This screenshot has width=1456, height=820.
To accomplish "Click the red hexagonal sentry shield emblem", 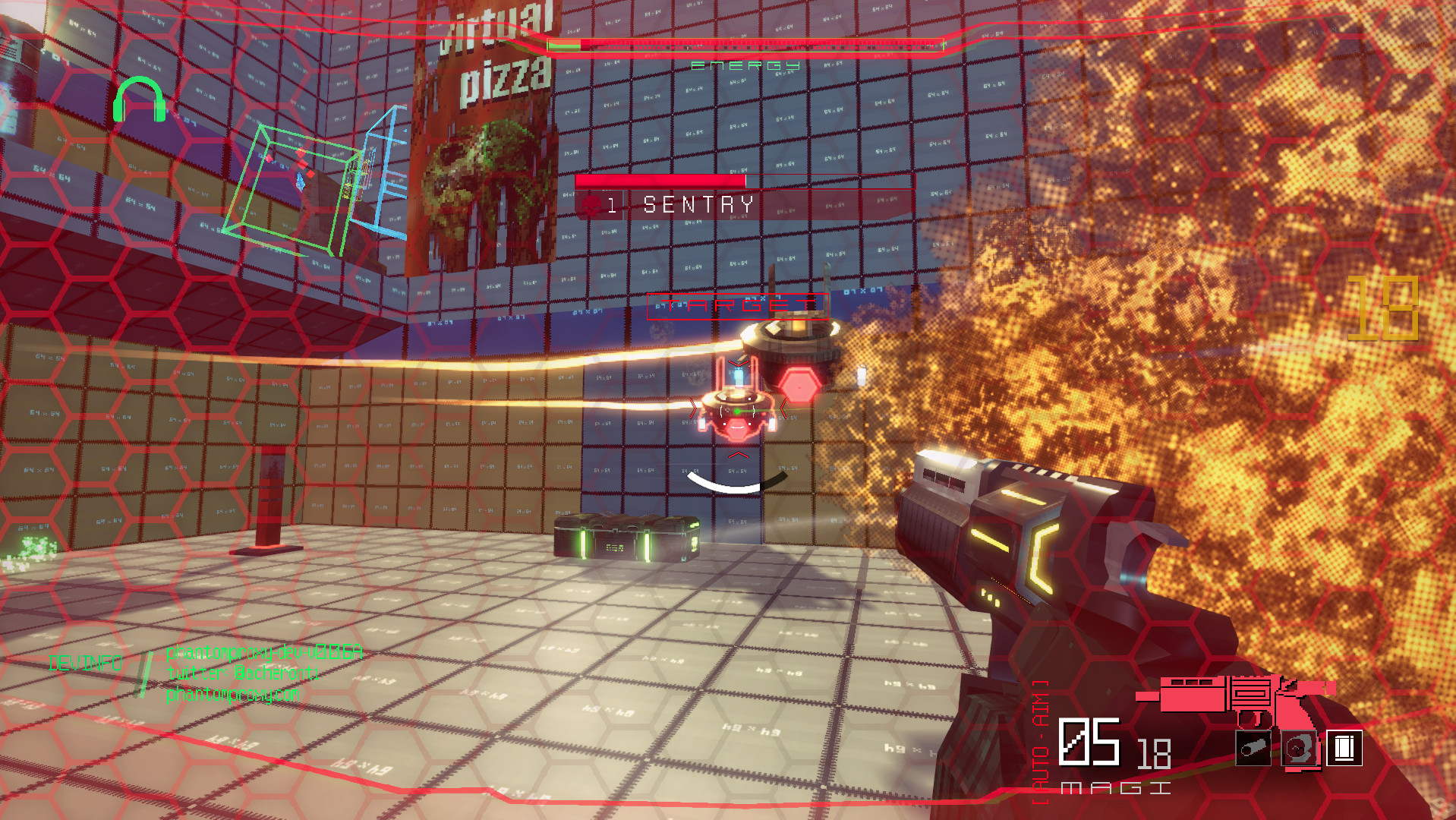I will pos(799,388).
